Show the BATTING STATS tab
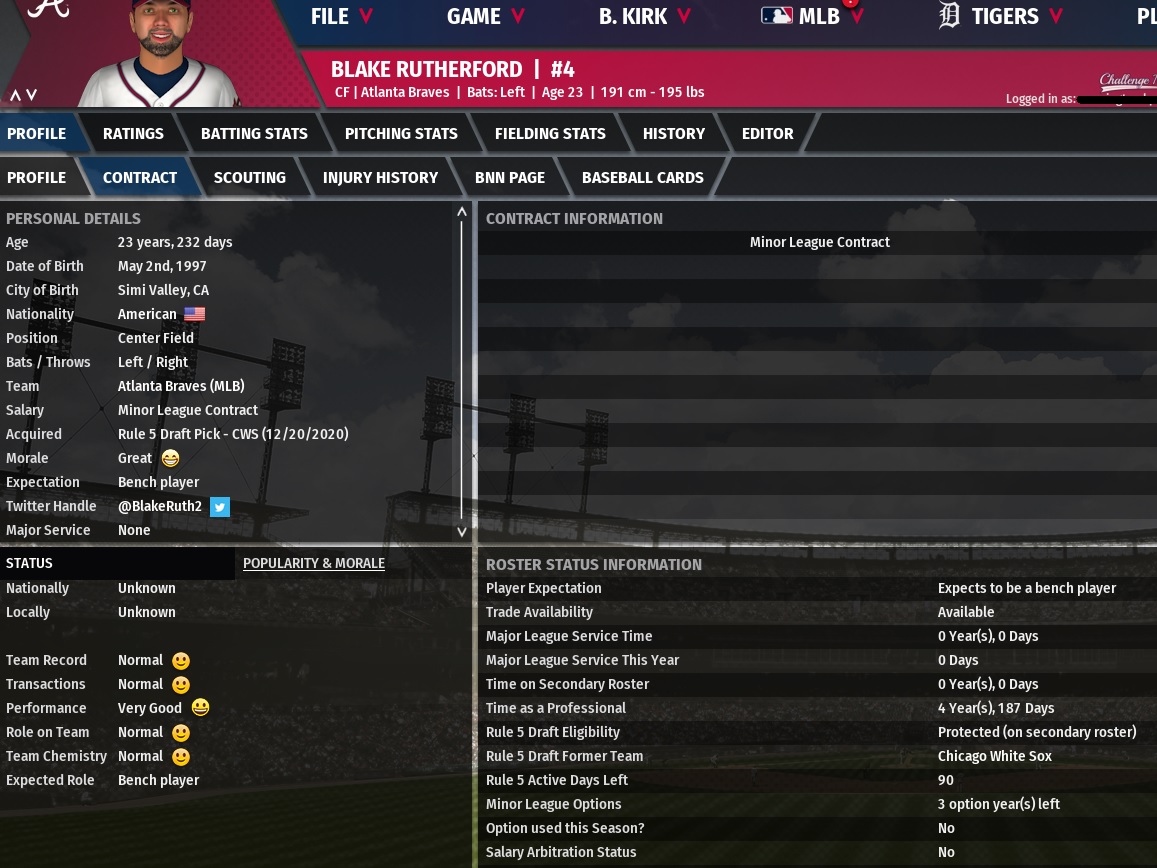The height and width of the screenshot is (868, 1157). pos(254,133)
